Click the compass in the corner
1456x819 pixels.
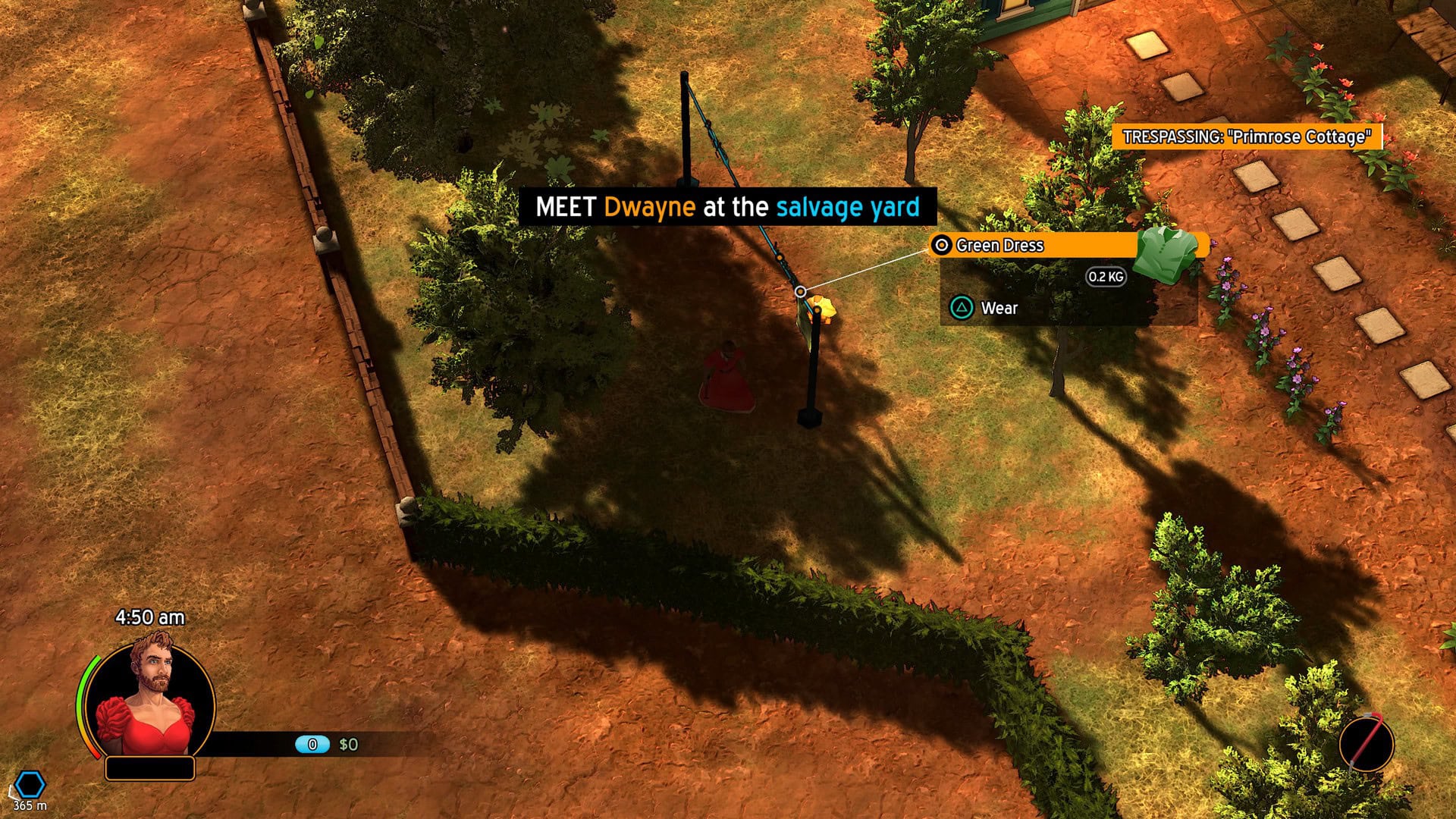click(x=1366, y=743)
